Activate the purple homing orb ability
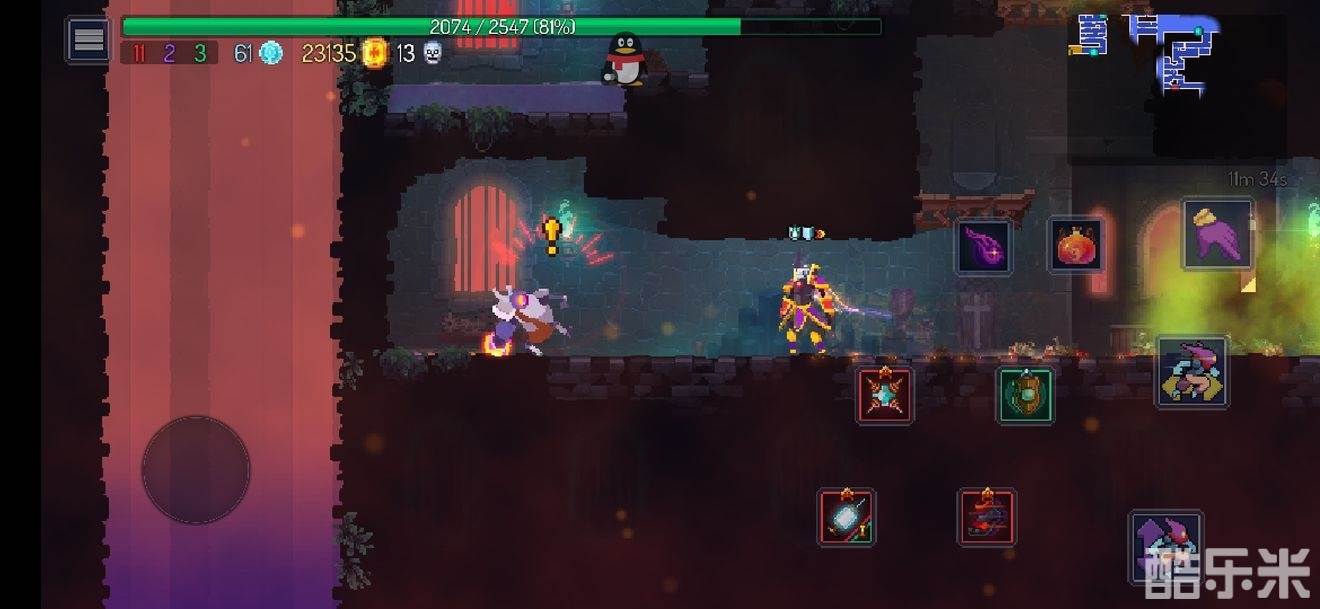The width and height of the screenshot is (1320, 609). tap(984, 247)
